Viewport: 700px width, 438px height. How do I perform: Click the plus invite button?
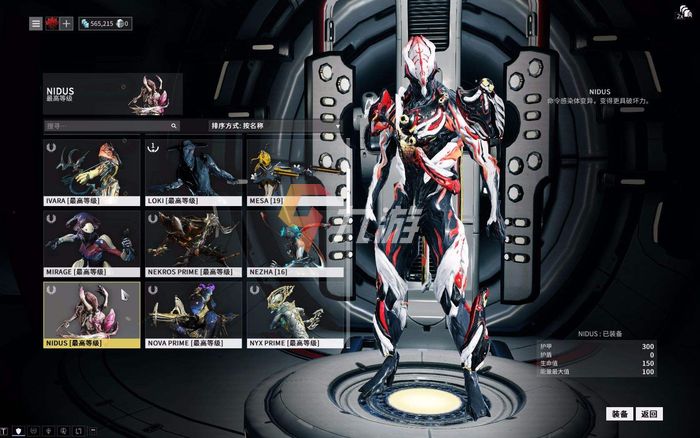coord(66,23)
